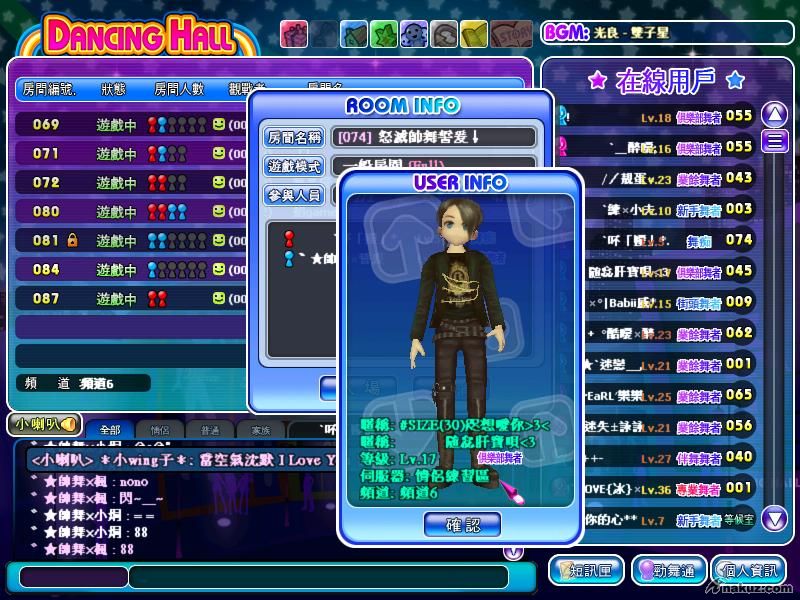
Task: Switch to the 情侶 chat tab
Action: [160, 430]
